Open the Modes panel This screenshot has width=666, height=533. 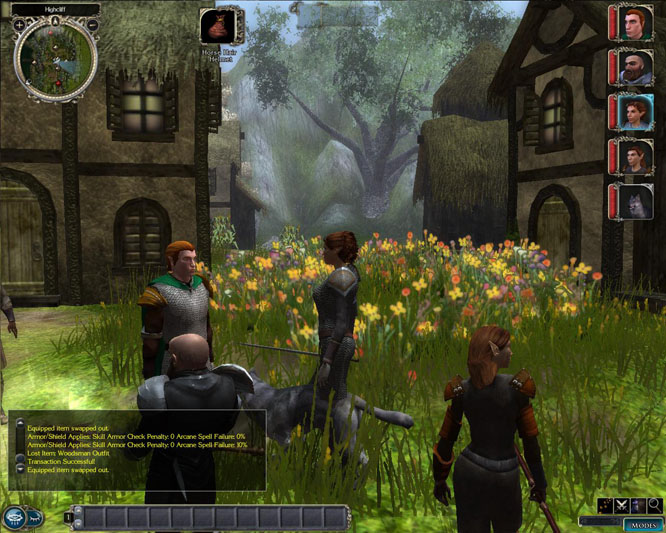click(x=642, y=524)
